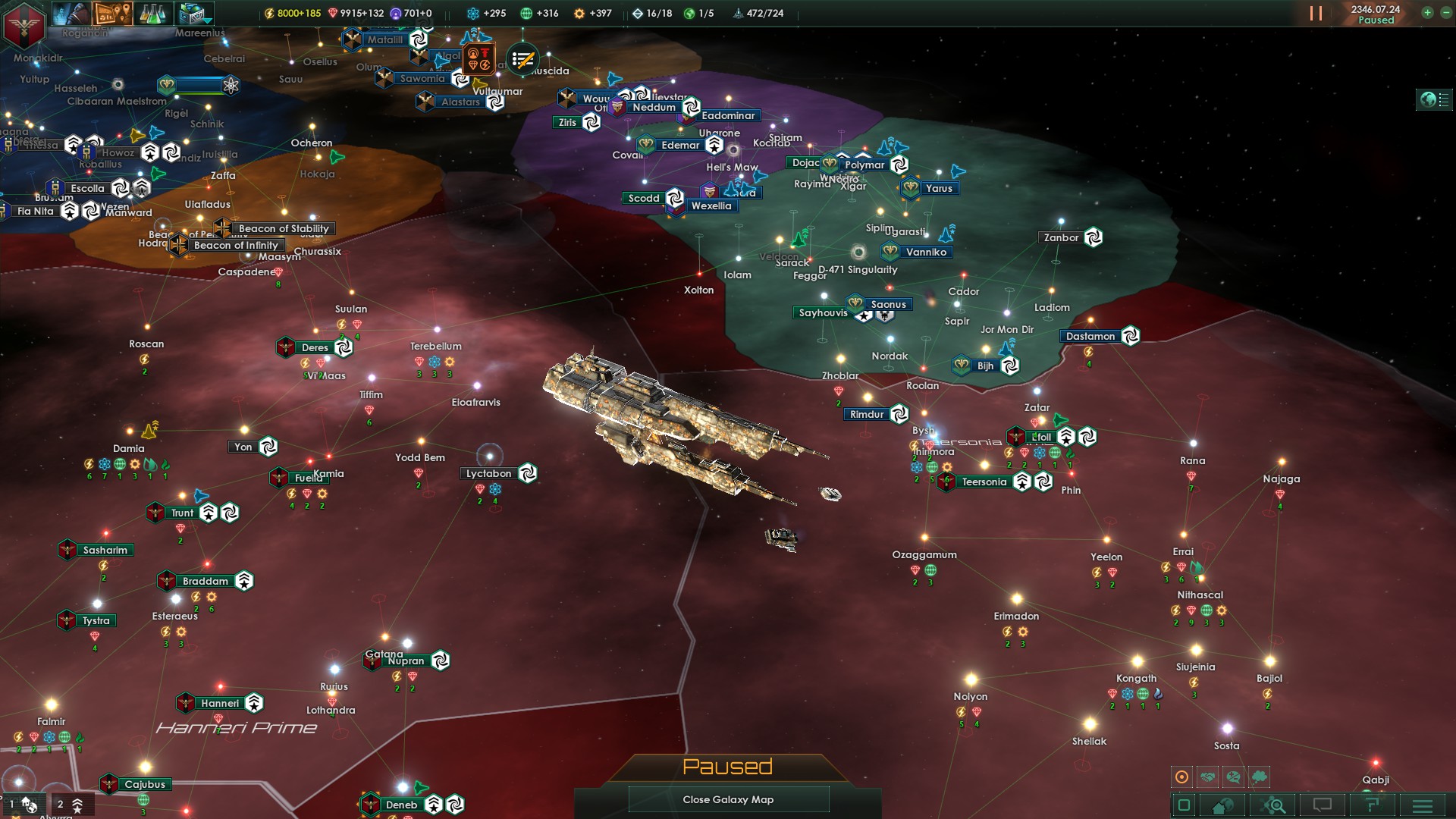Unpause the game via the pause button

pyautogui.click(x=1315, y=13)
